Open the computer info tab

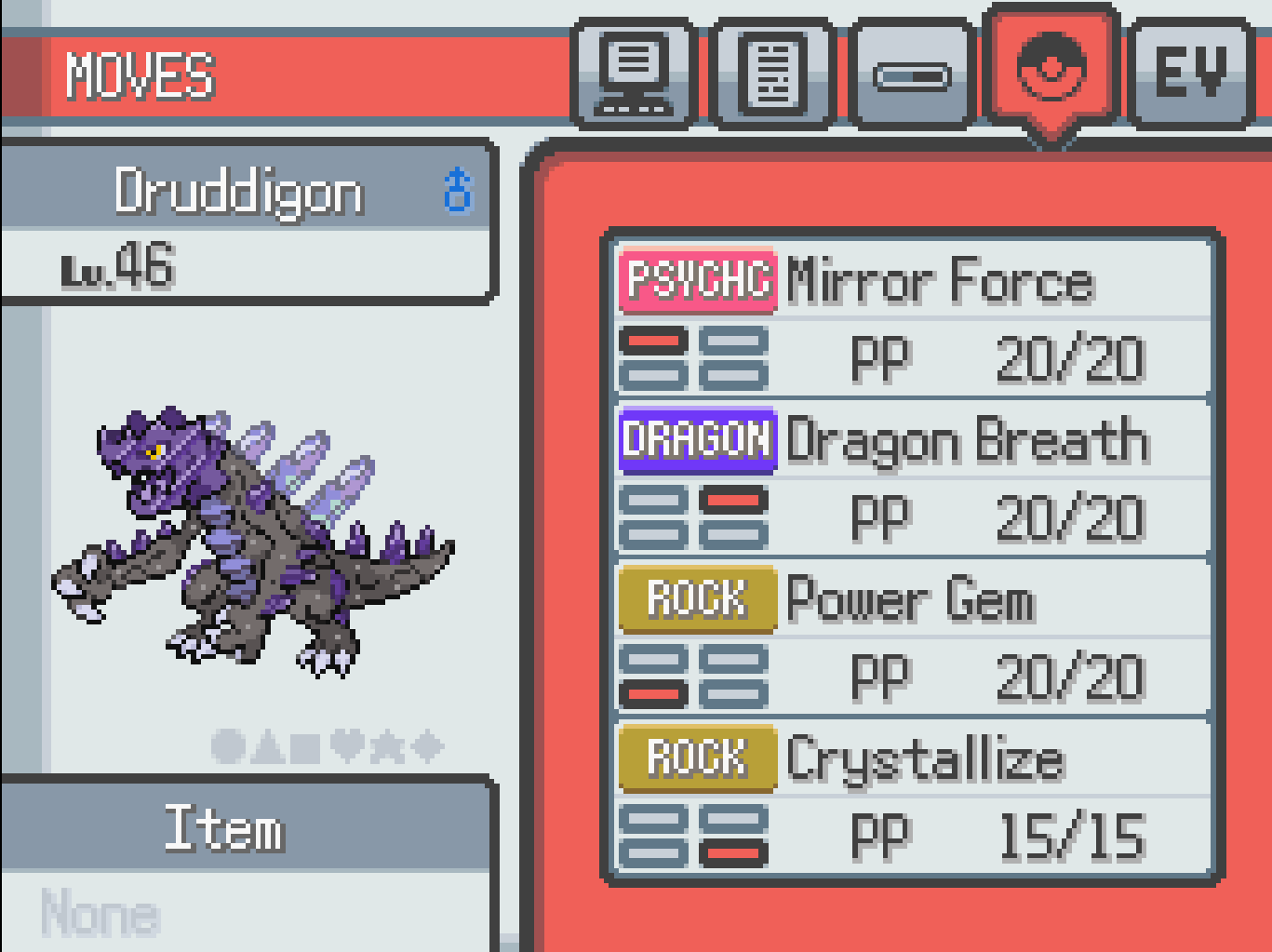(634, 74)
